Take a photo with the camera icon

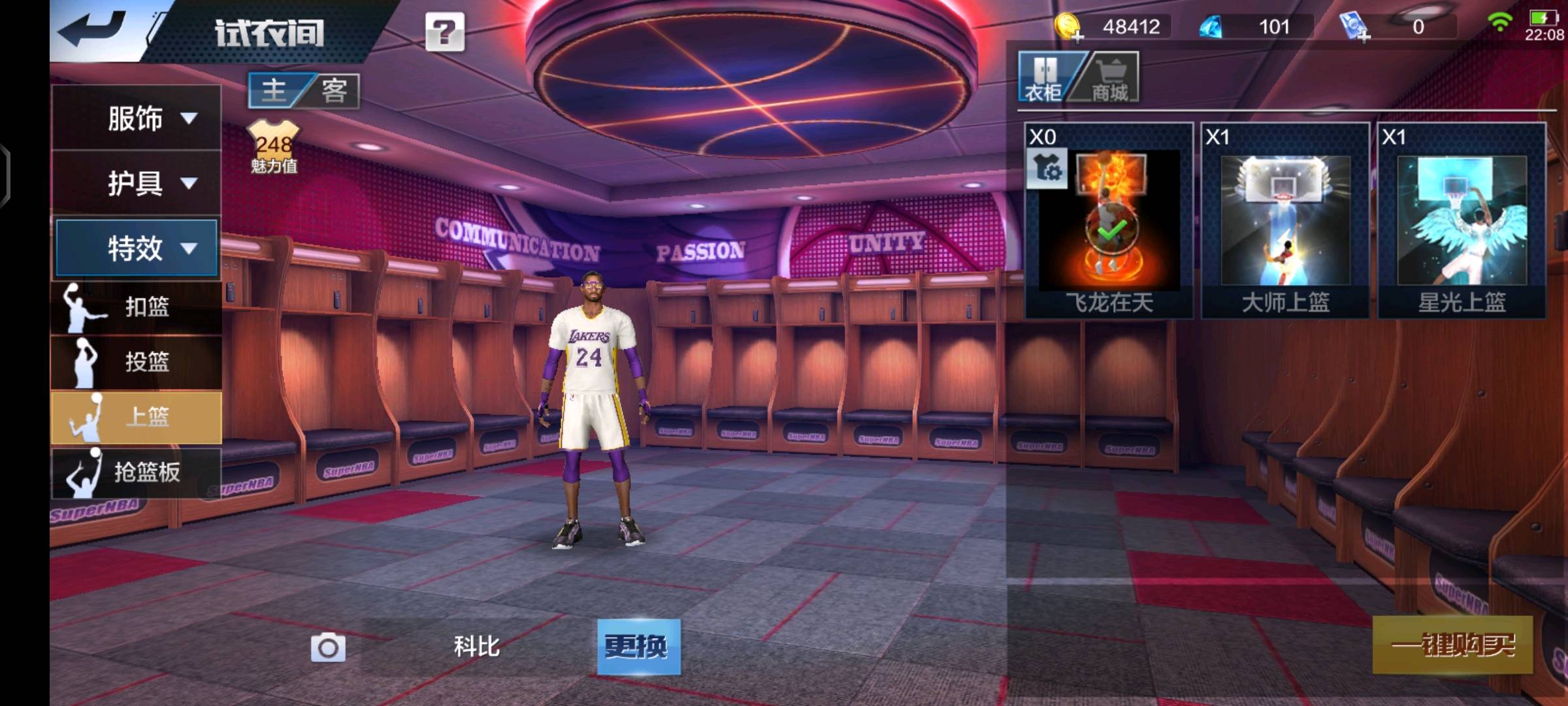328,648
